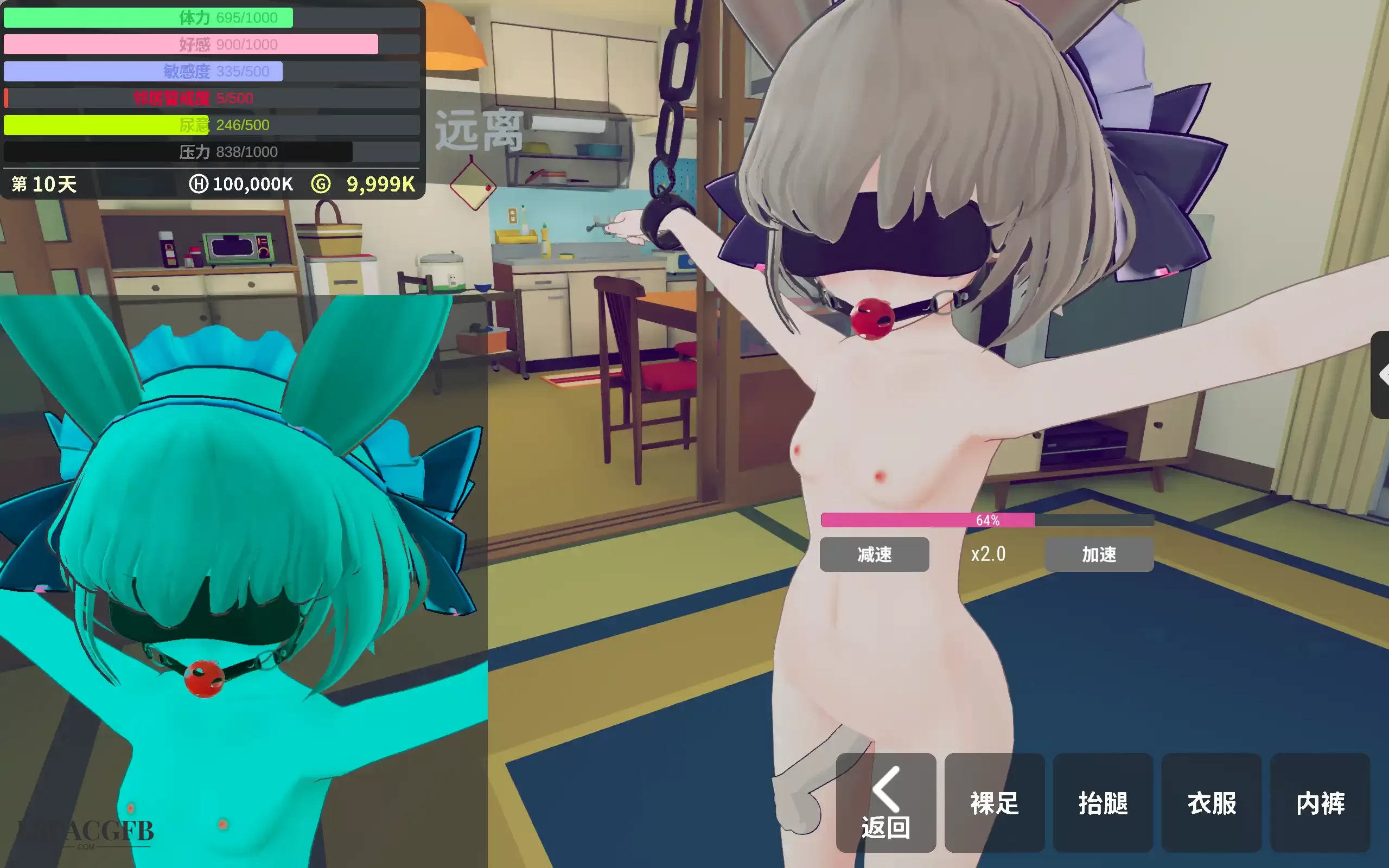Click the left-arrow tab on the screen's right edge
Viewport: 1389px width, 868px height.
coord(1382,374)
